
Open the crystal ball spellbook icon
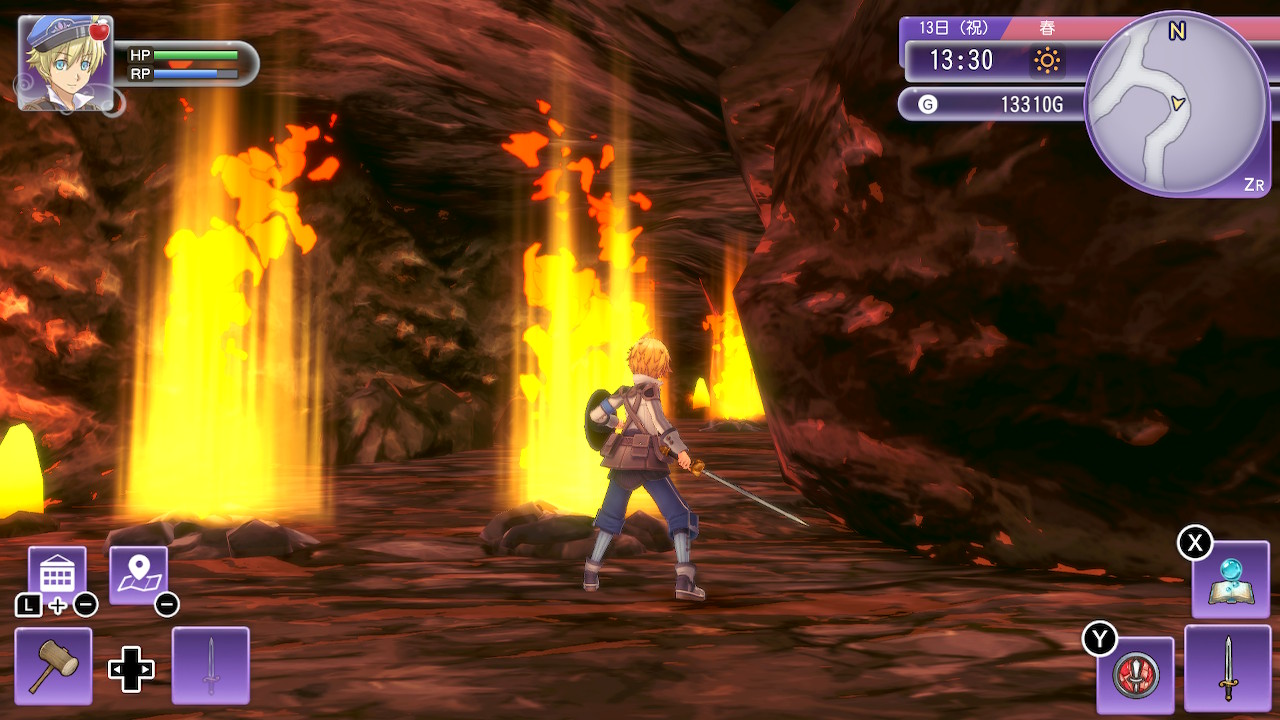[x=1230, y=580]
